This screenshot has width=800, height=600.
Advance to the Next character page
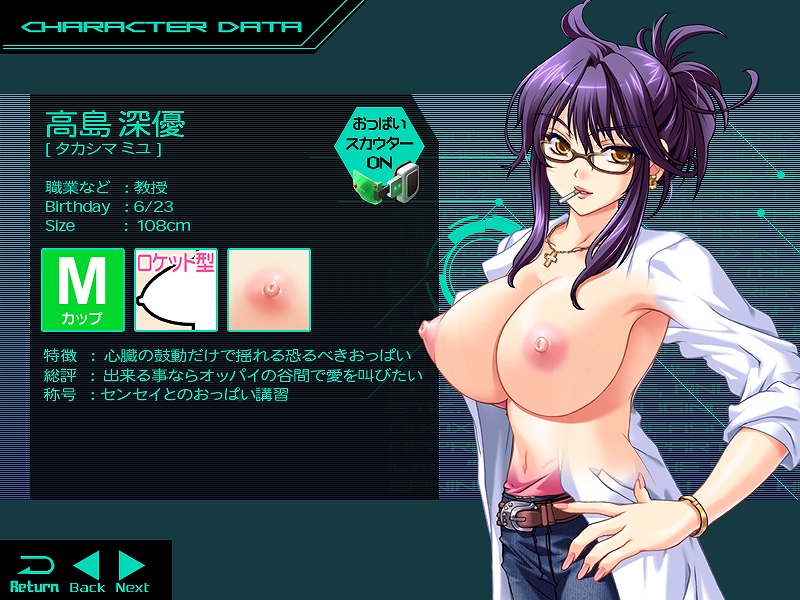coord(132,572)
